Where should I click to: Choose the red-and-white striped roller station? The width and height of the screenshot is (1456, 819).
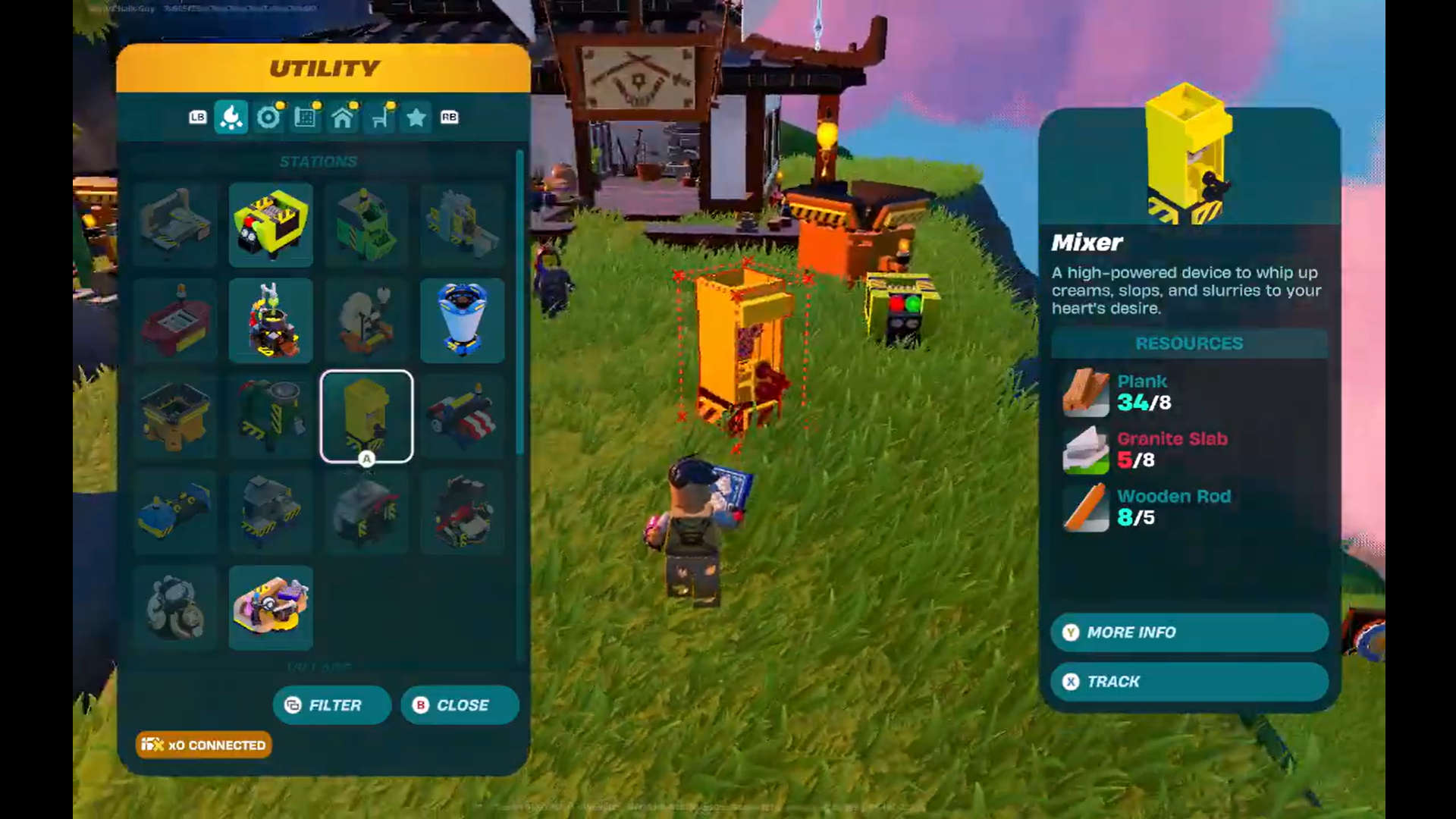coord(462,416)
